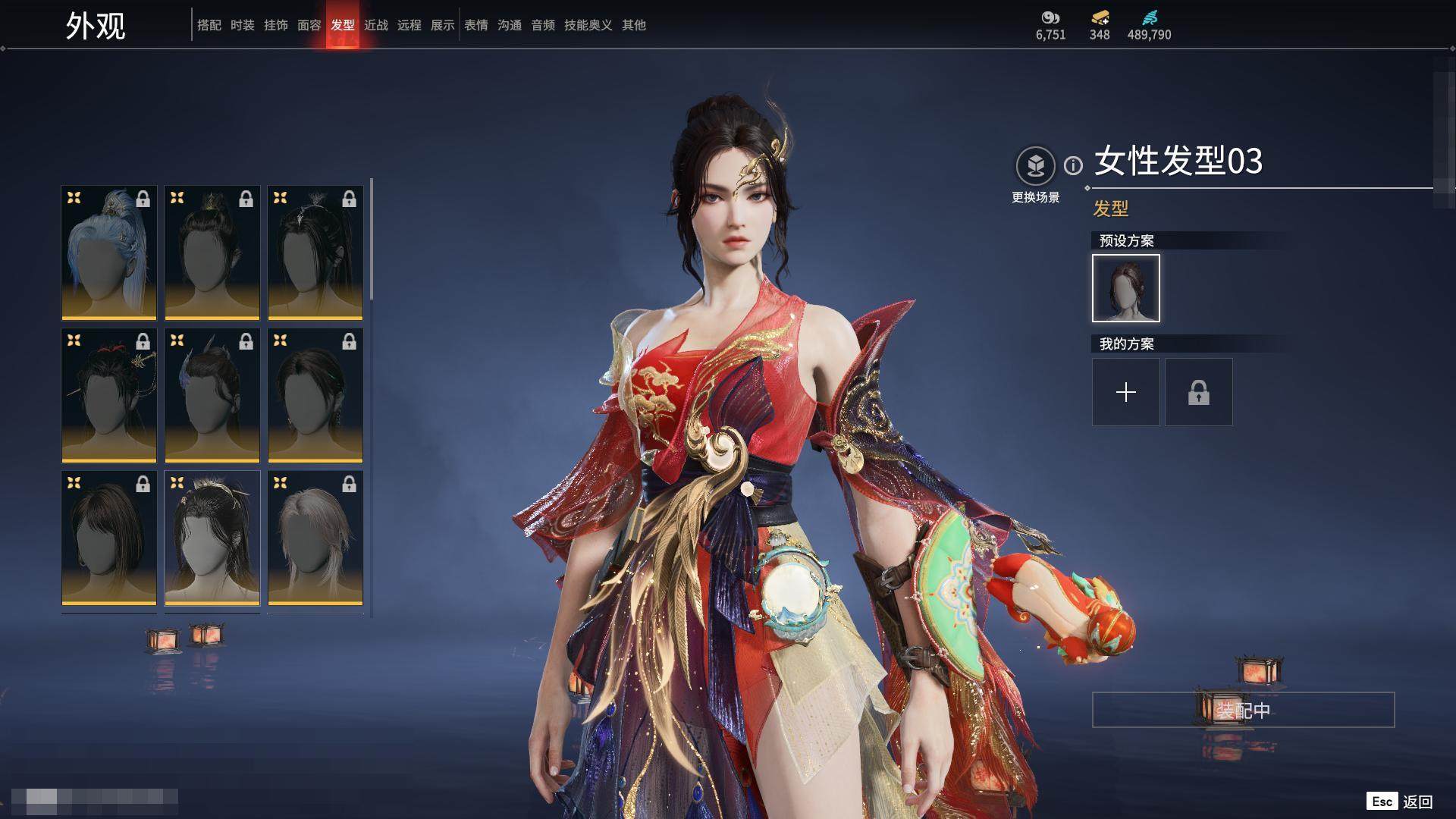1456x819 pixels.
Task: Open the info icon beside 女性发型03
Action: click(1073, 165)
